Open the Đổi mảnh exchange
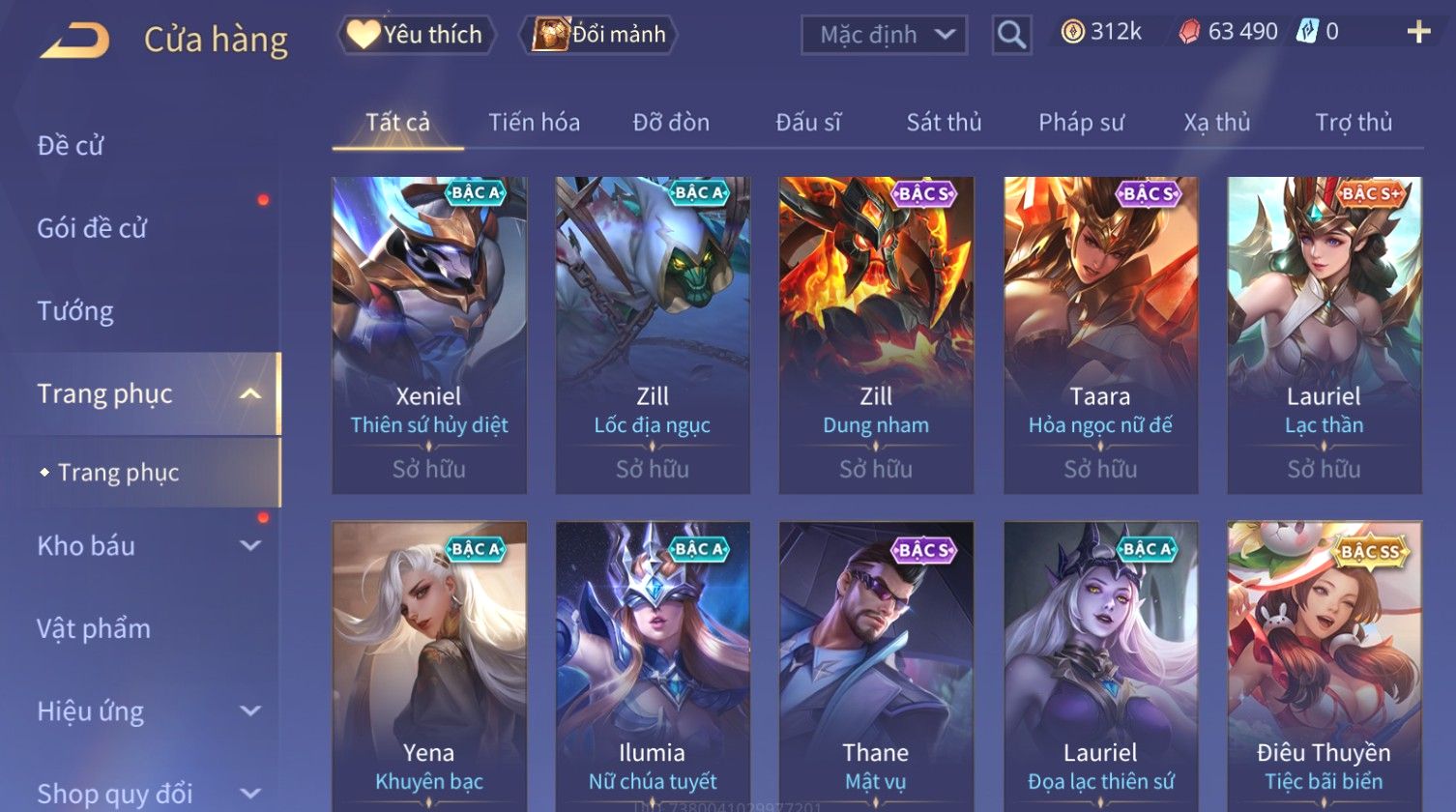This screenshot has height=812, width=1456. [x=599, y=35]
